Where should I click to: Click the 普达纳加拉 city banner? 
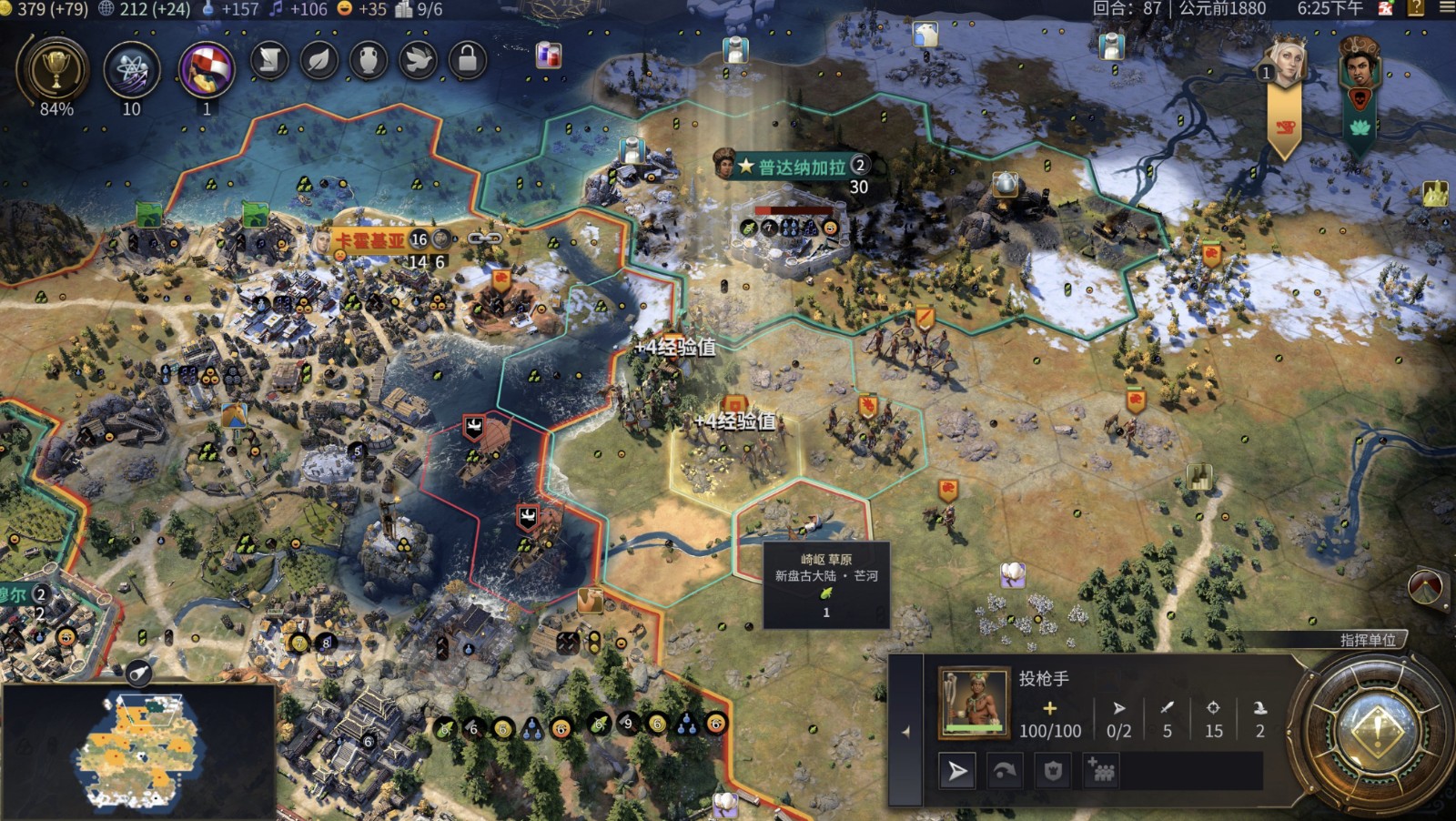(x=801, y=167)
